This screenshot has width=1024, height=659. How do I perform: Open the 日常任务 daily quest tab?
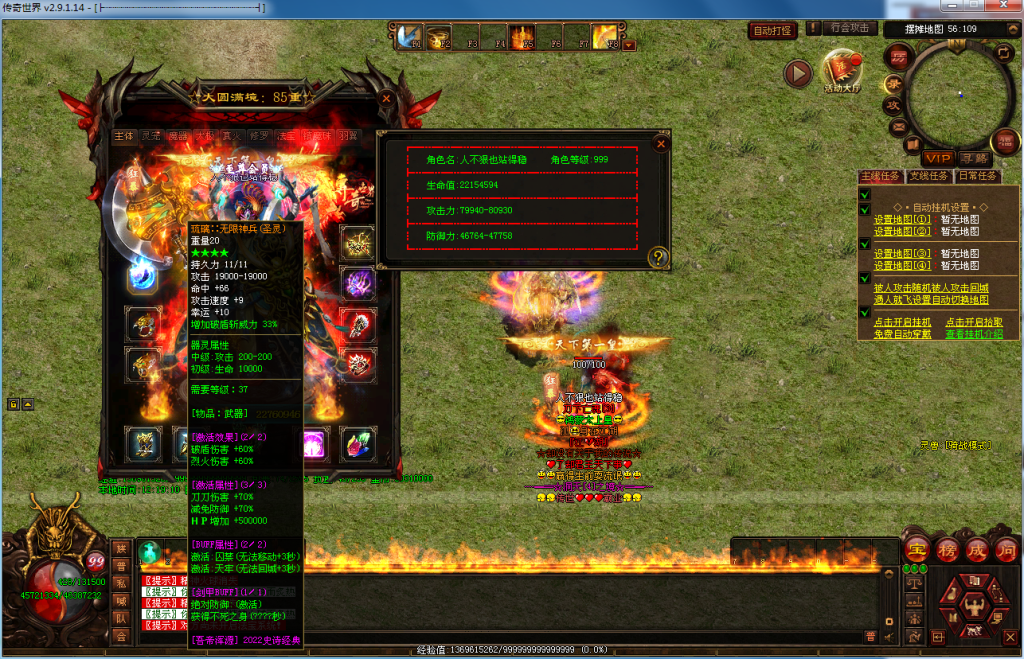point(977,176)
